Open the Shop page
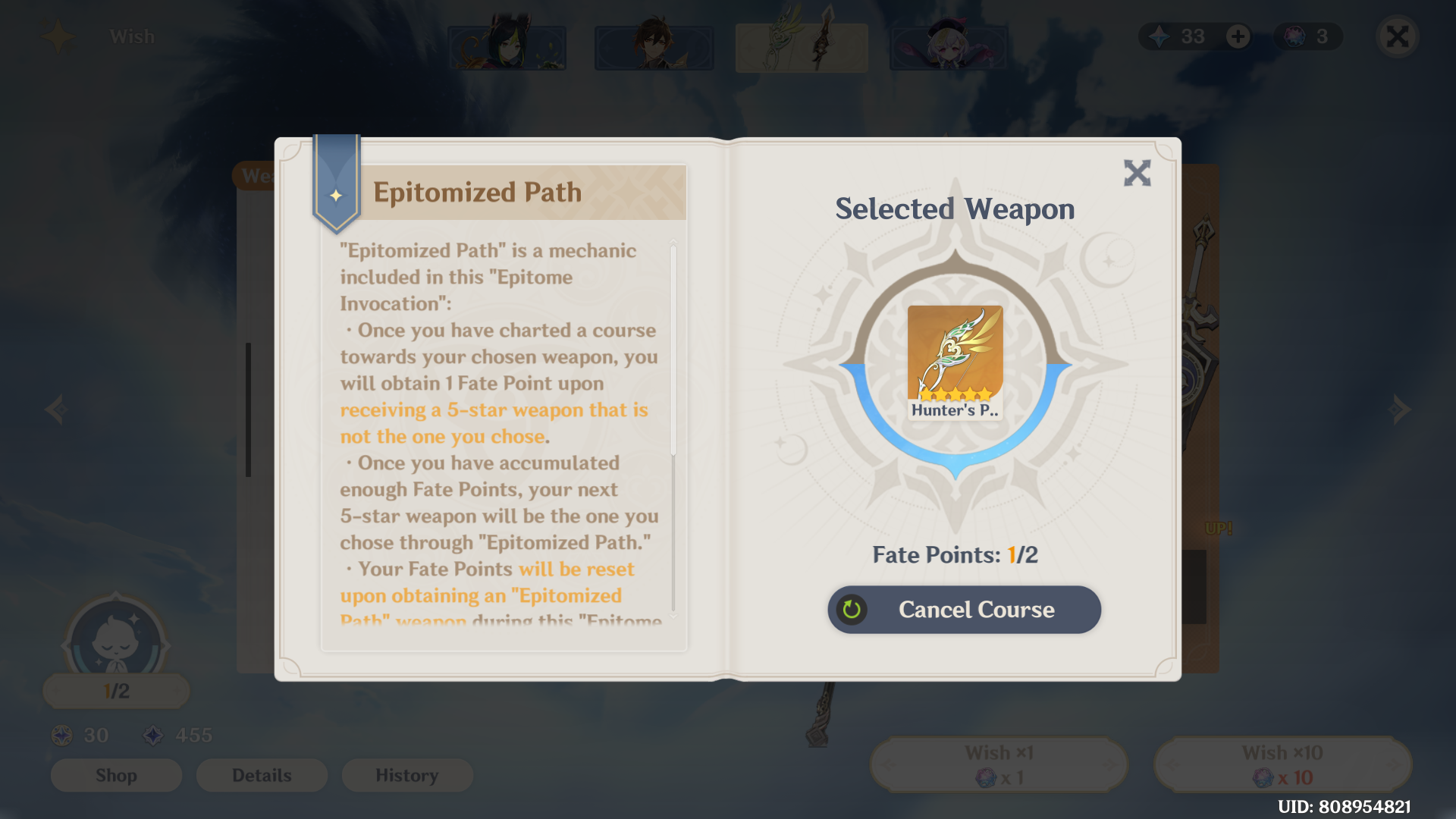This screenshot has width=1456, height=819. pos(115,775)
